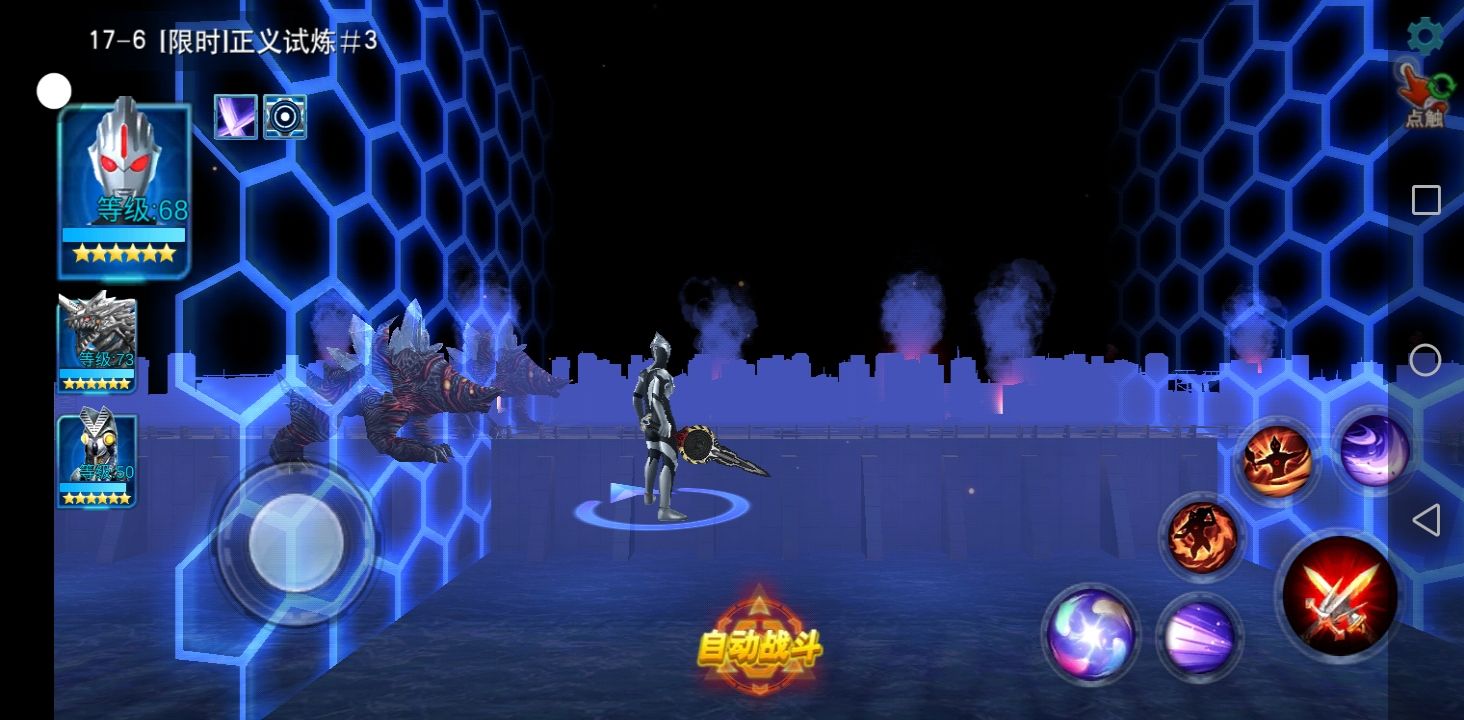
Task: Inspect the blue target ring buff icon
Action: tap(285, 117)
